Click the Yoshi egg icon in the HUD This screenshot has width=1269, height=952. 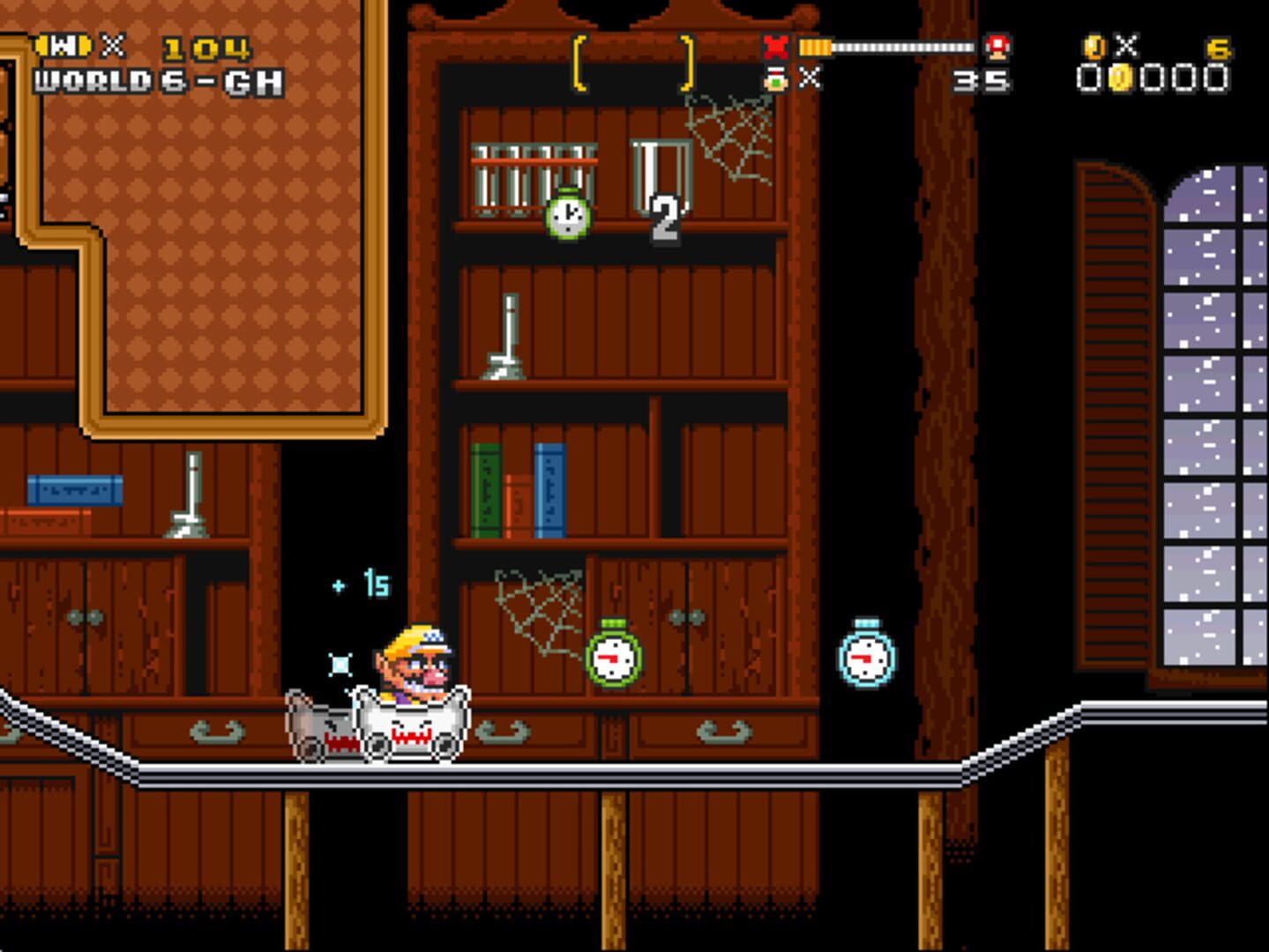pyautogui.click(x=773, y=79)
